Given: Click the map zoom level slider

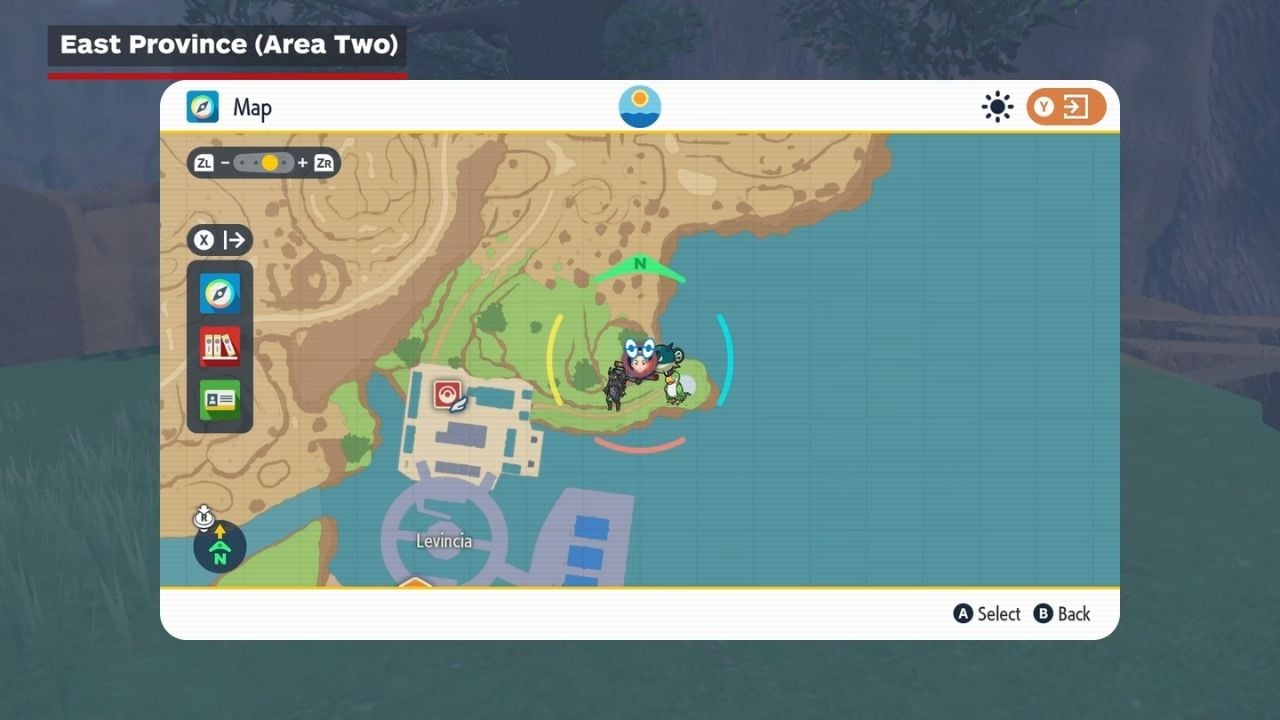Looking at the screenshot, I should (264, 162).
